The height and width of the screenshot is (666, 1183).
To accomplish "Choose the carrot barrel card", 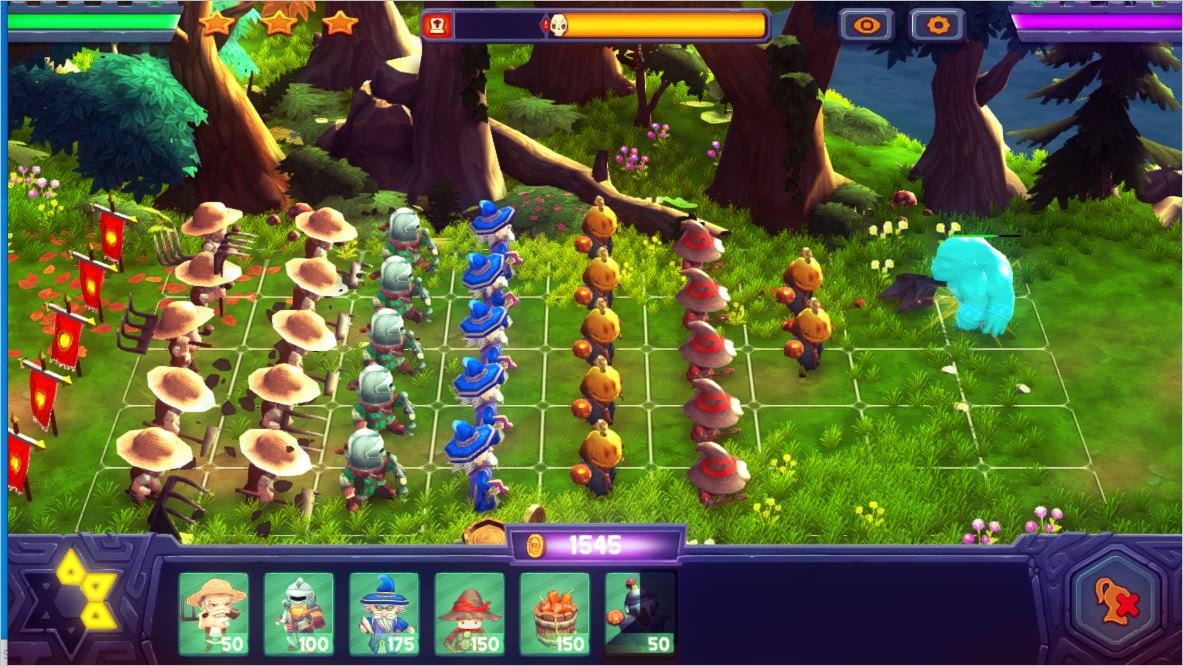I will coord(554,614).
